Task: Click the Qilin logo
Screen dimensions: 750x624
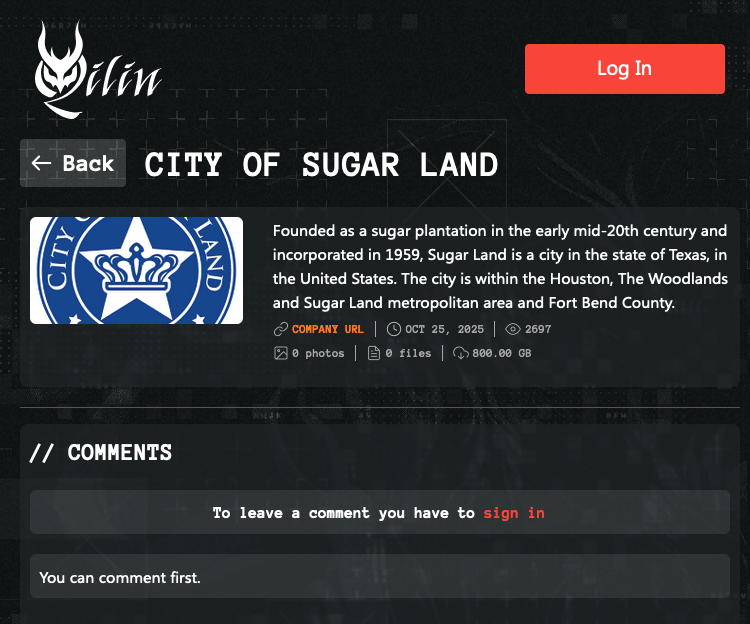Action: coord(97,73)
